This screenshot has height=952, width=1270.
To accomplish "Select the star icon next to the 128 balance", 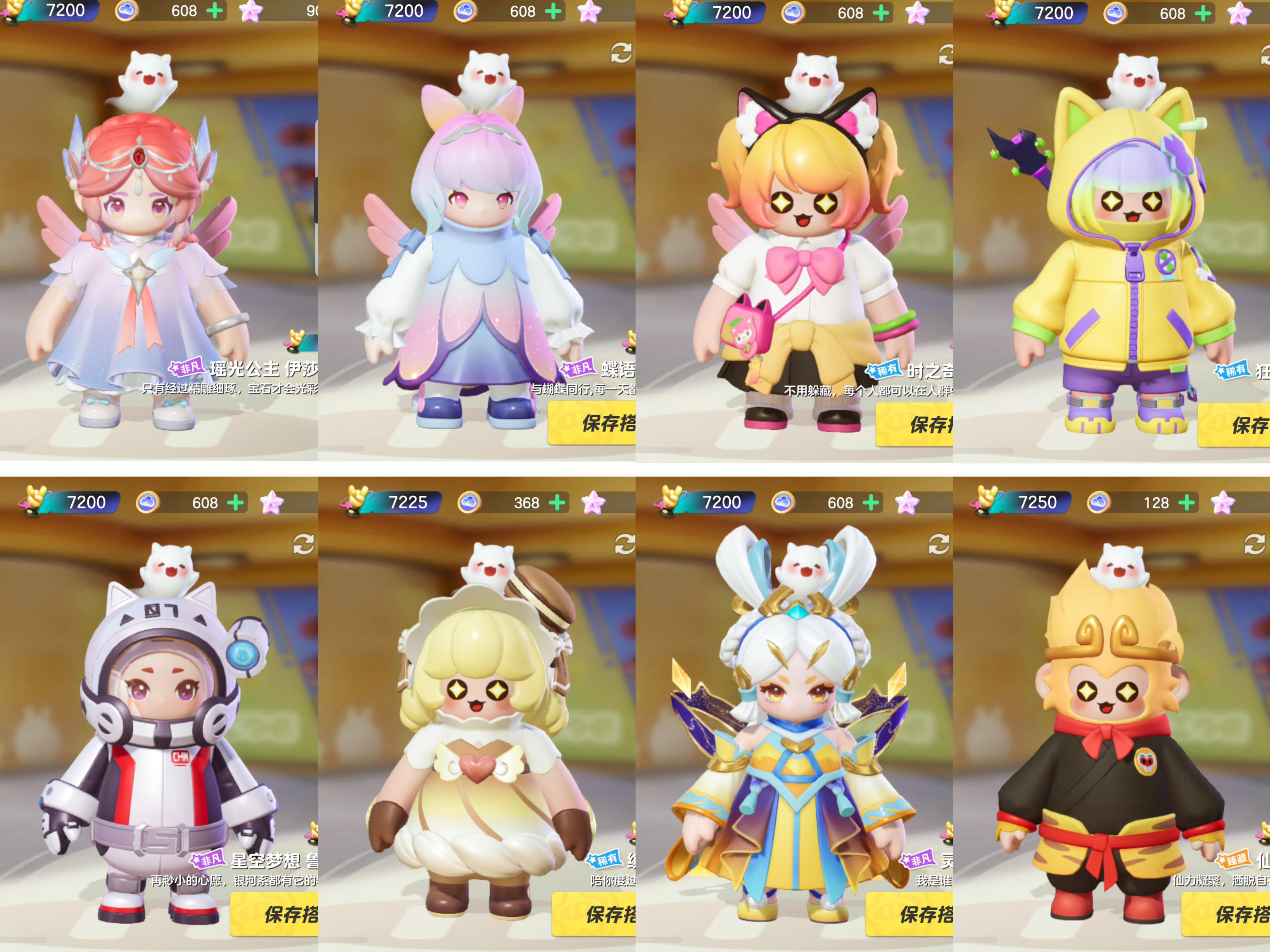I will point(1225,502).
